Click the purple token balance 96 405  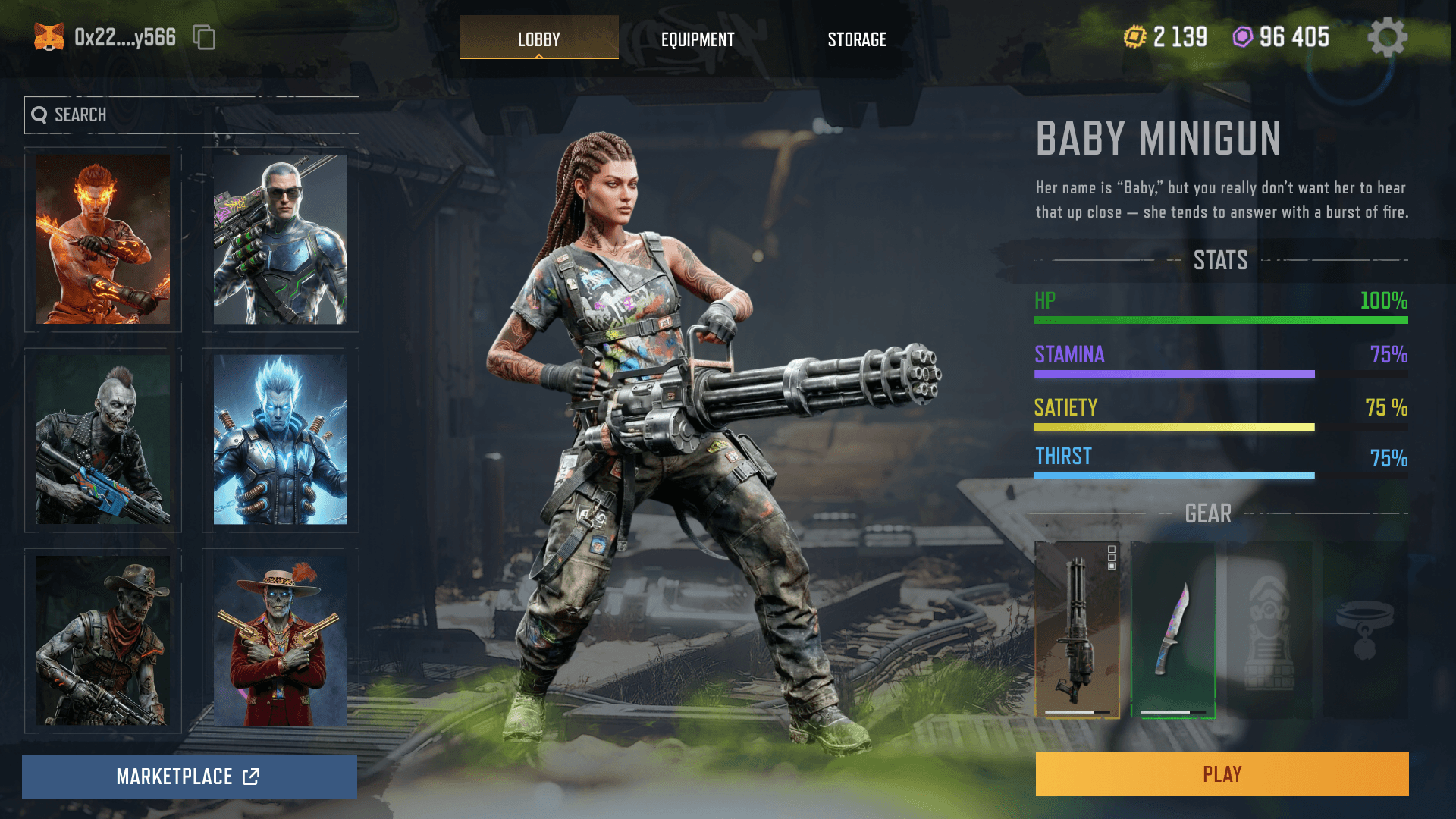[1282, 37]
